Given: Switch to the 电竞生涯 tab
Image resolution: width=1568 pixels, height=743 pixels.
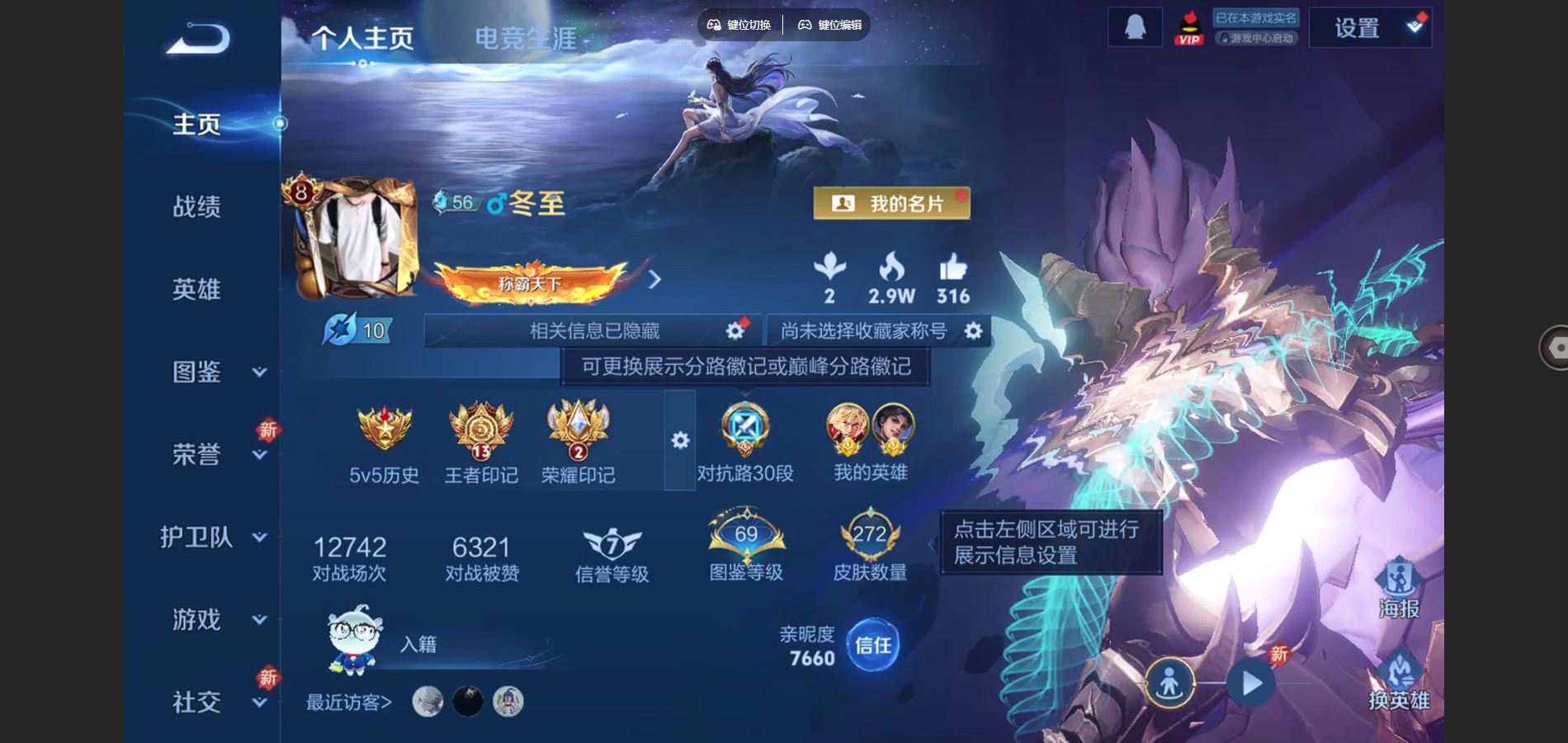Looking at the screenshot, I should point(526,39).
